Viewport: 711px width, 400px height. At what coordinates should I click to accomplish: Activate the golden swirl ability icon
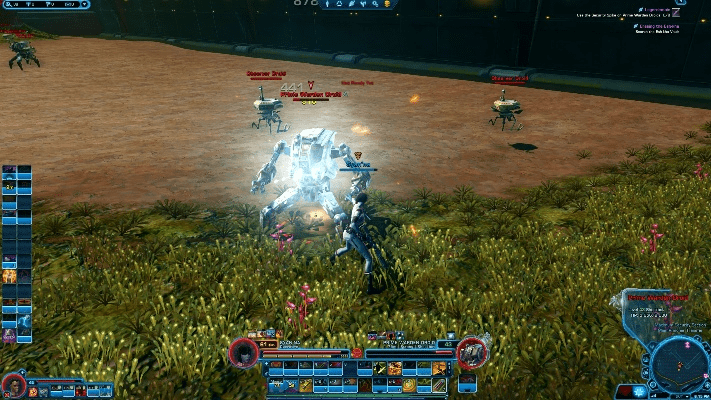(x=409, y=384)
